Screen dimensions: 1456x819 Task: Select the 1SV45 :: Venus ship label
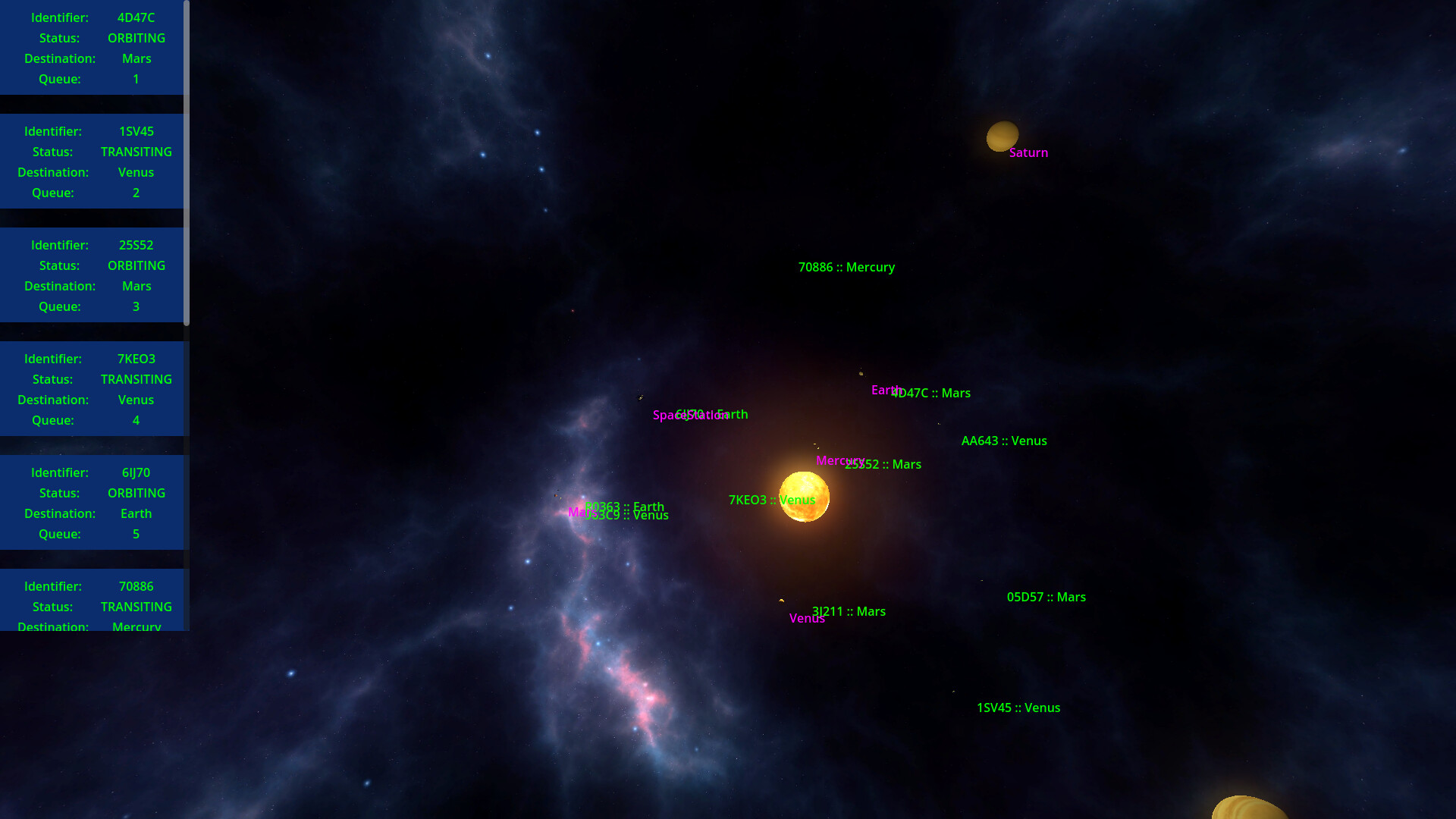[1019, 708]
